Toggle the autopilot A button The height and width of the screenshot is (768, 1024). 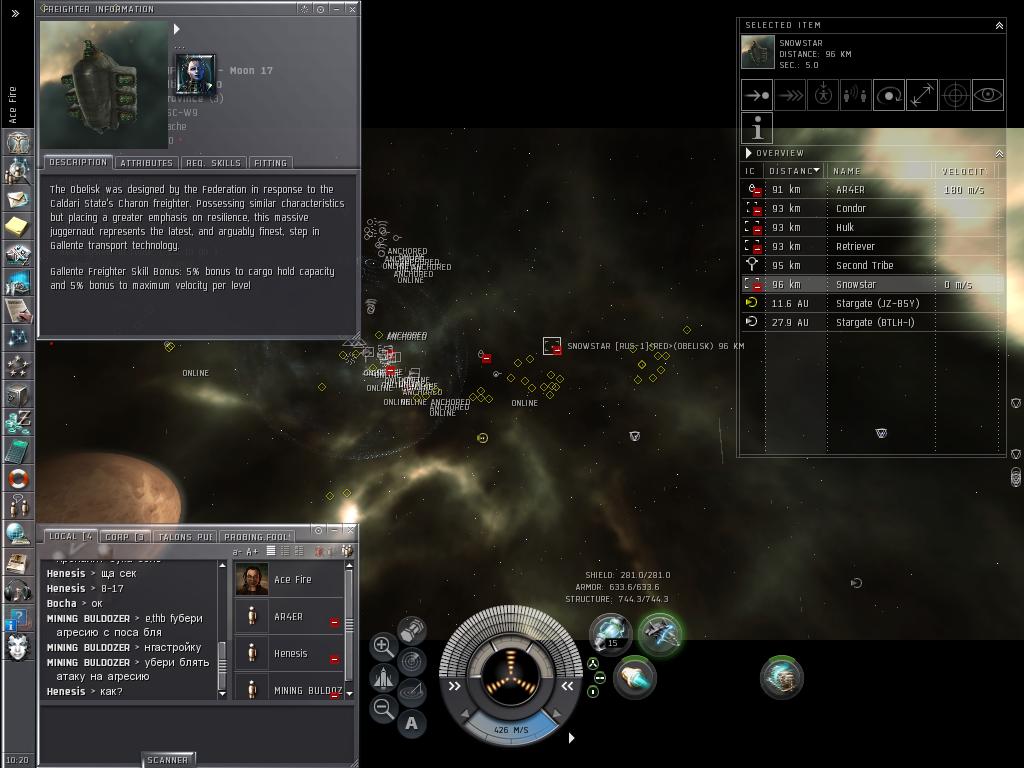(411, 723)
